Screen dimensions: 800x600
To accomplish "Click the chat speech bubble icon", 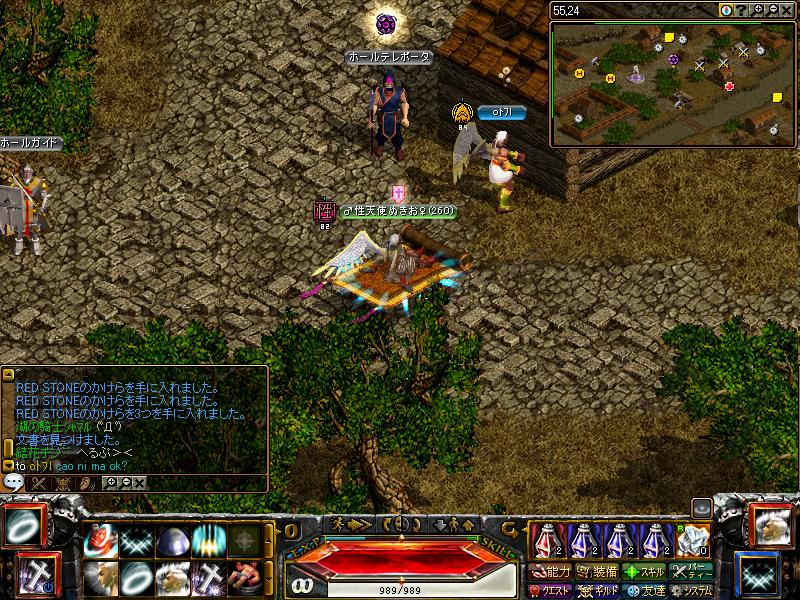I will tap(14, 481).
